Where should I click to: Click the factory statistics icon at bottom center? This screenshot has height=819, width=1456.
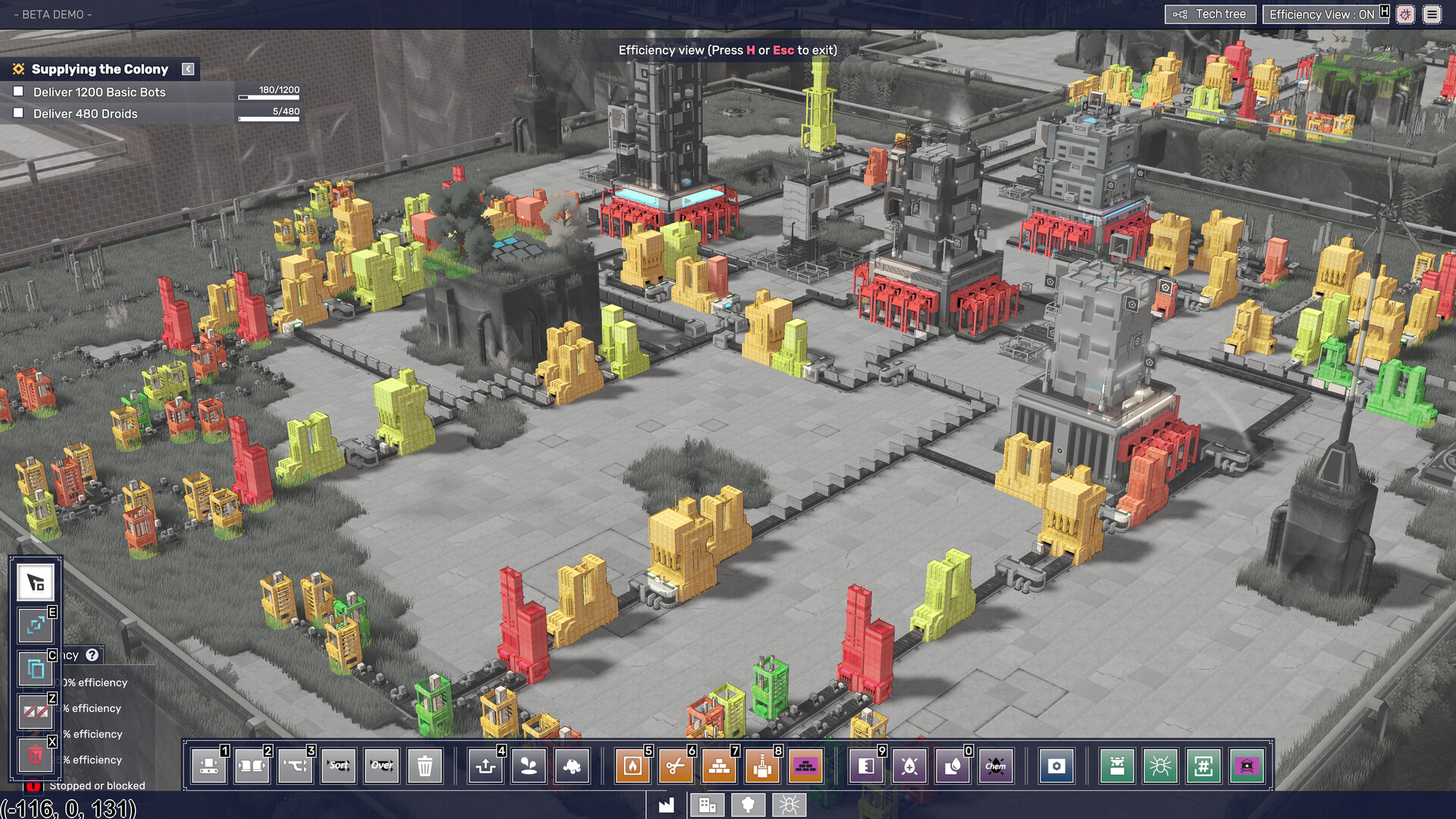(x=667, y=805)
